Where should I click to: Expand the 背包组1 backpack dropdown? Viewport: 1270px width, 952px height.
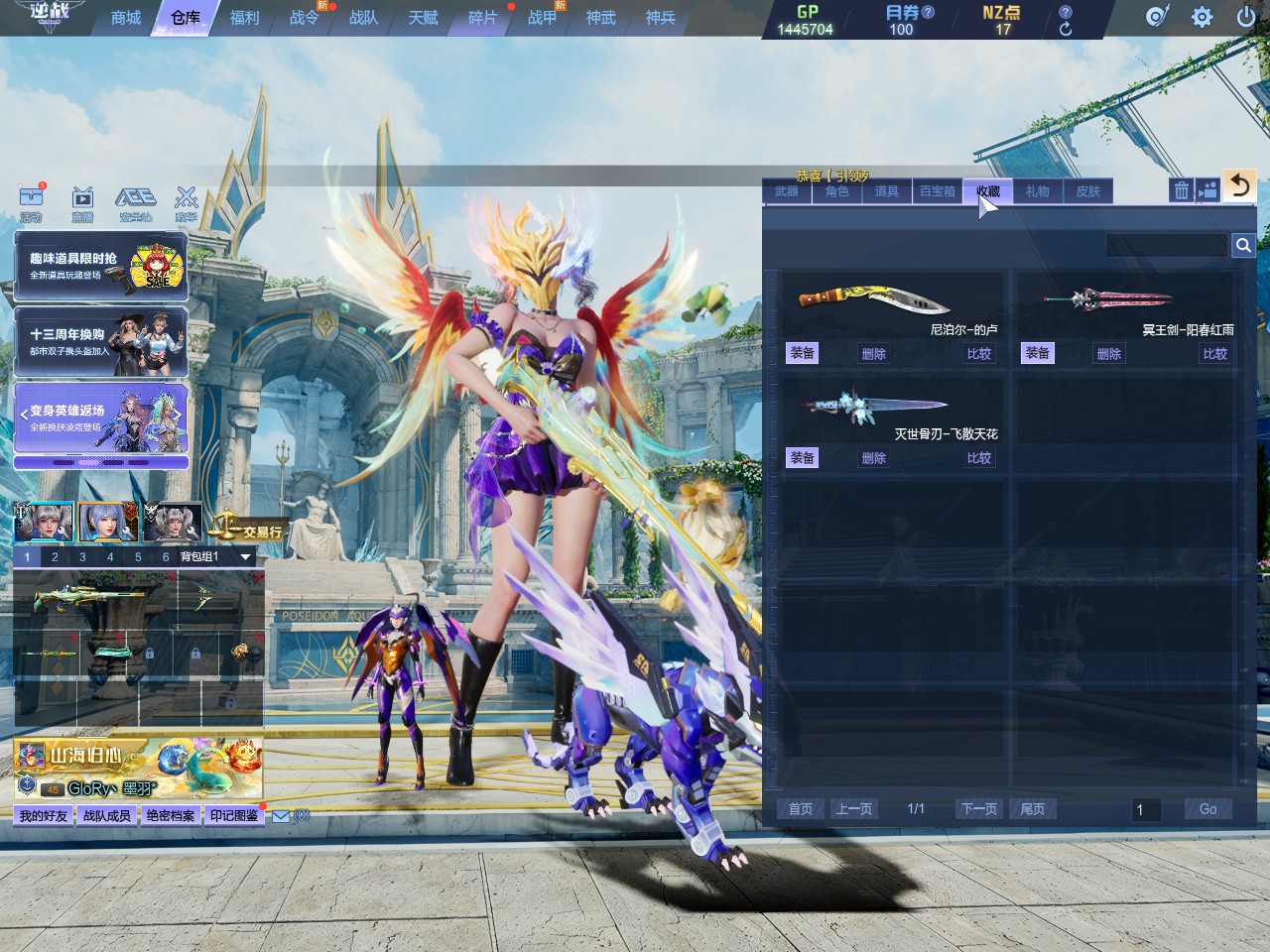tap(245, 557)
